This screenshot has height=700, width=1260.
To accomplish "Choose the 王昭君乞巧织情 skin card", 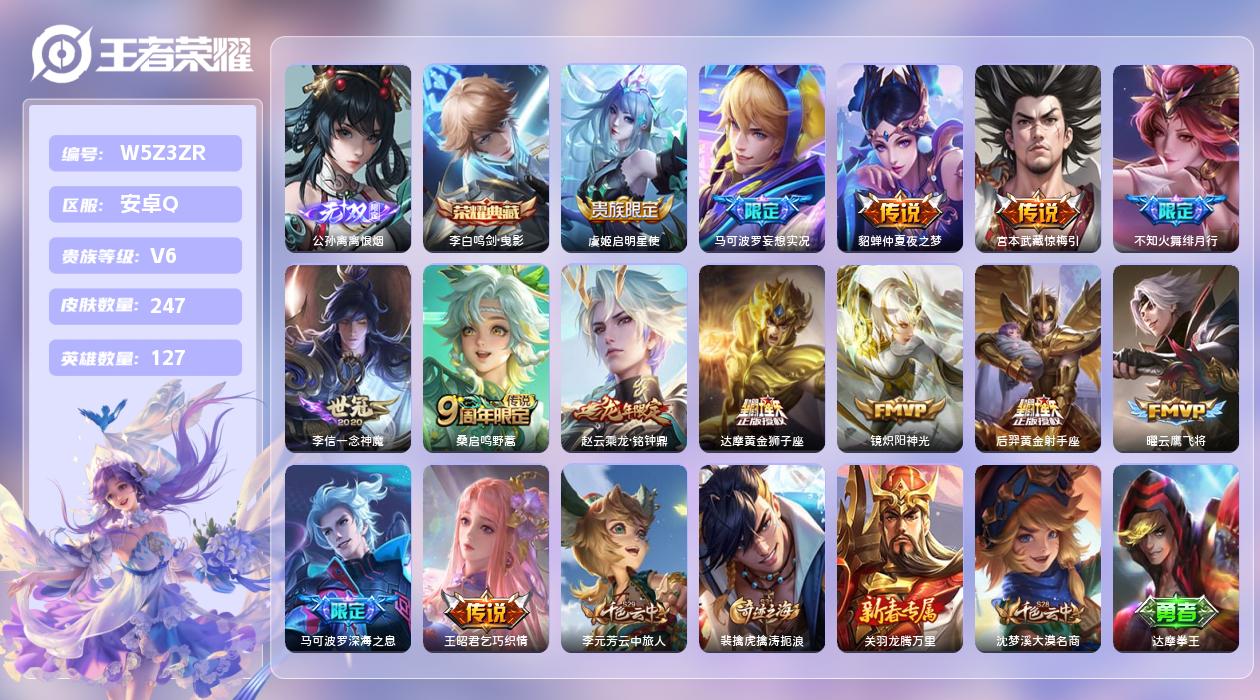I will pyautogui.click(x=486, y=558).
